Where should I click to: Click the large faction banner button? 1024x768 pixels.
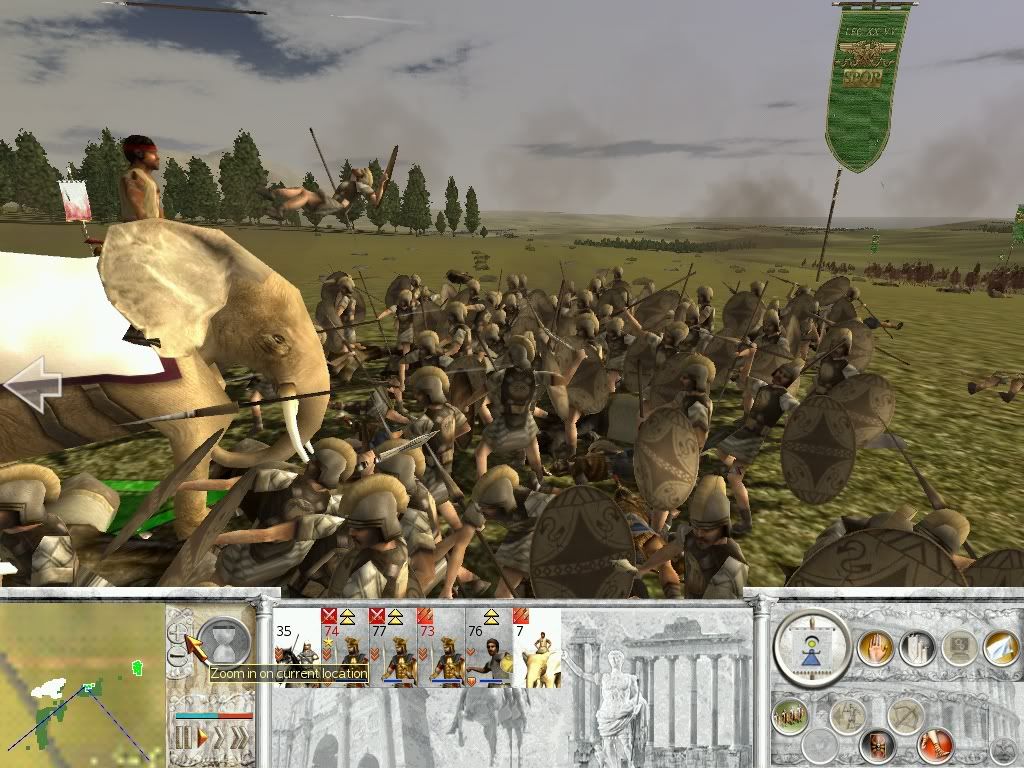[x=813, y=649]
